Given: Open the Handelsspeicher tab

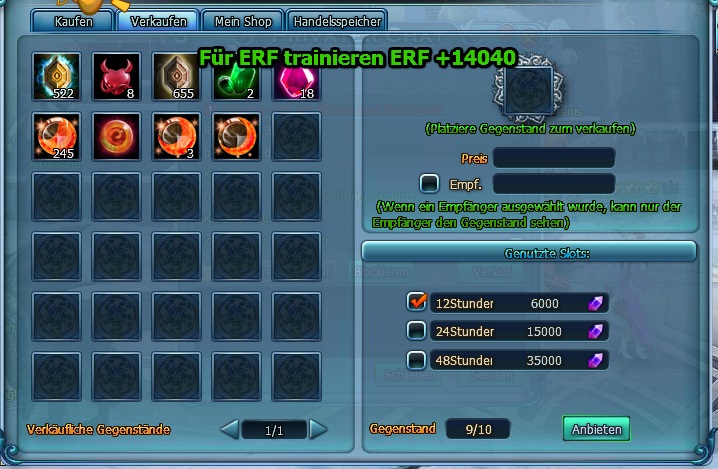Looking at the screenshot, I should click(x=338, y=21).
